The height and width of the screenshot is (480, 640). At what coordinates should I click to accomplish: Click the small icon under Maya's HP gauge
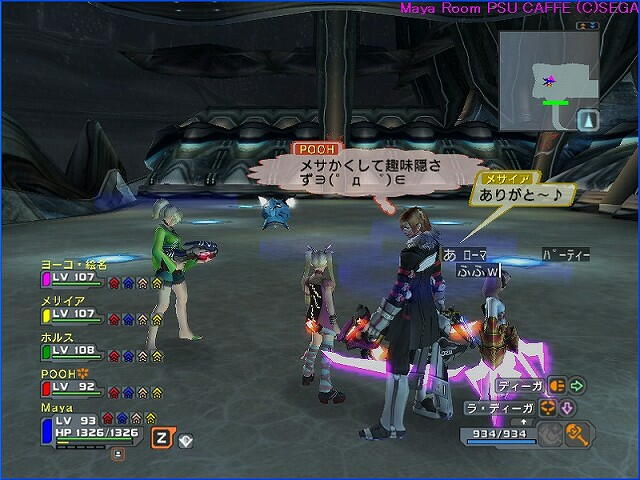point(118,453)
